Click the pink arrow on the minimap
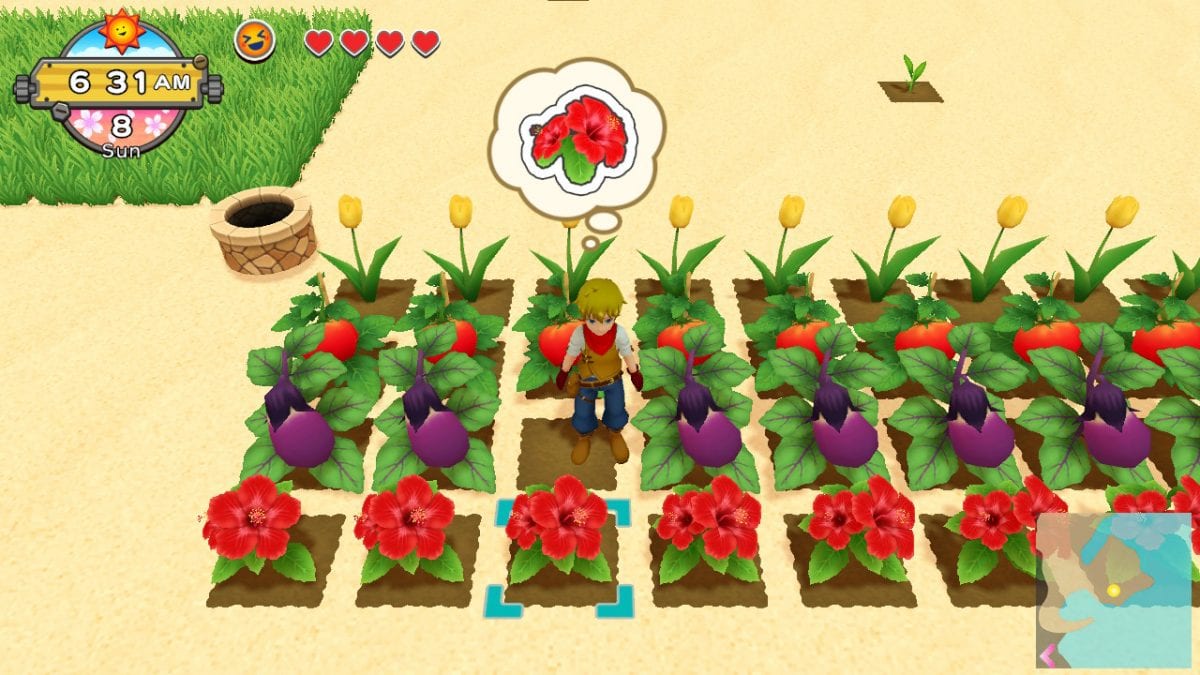Image resolution: width=1200 pixels, height=675 pixels. tap(1046, 656)
